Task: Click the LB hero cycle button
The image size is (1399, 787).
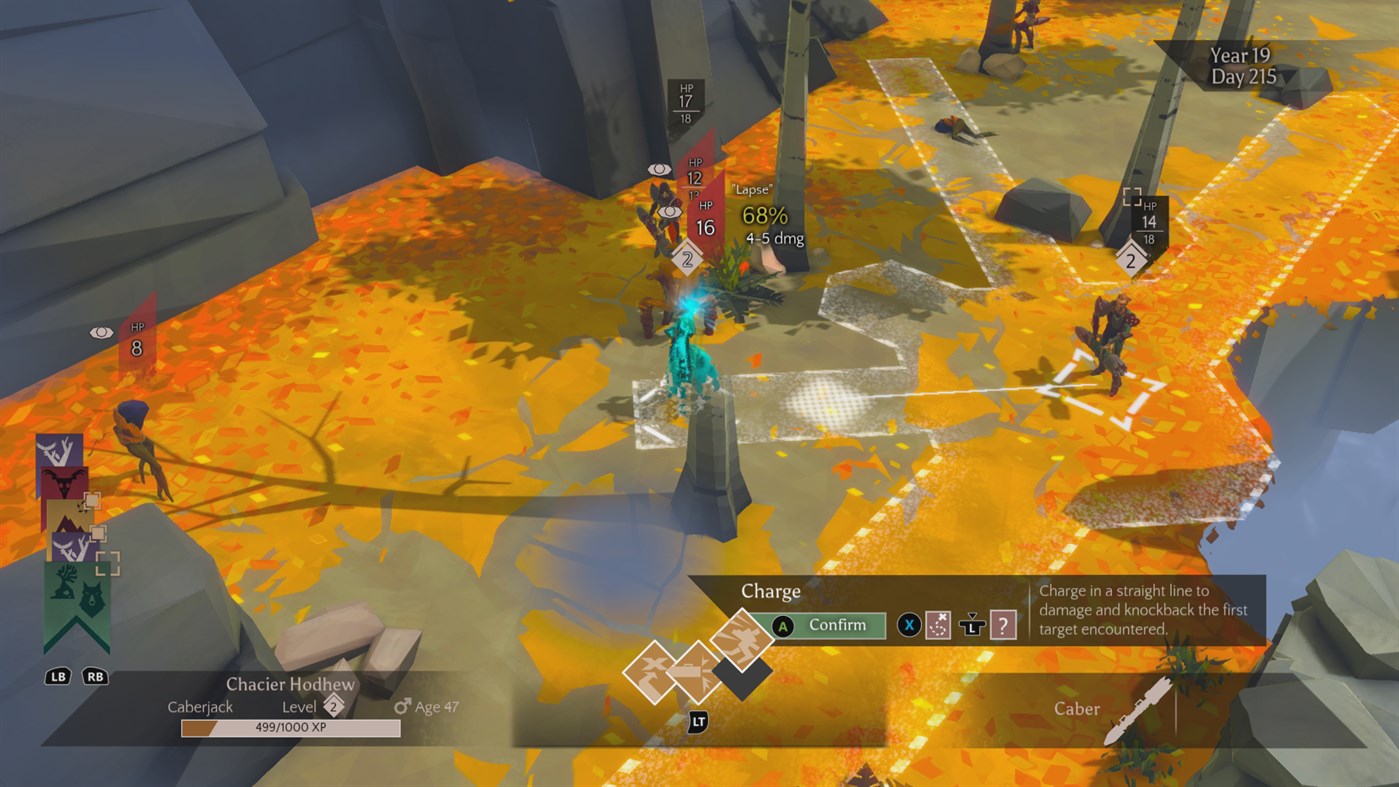Action: [x=57, y=676]
